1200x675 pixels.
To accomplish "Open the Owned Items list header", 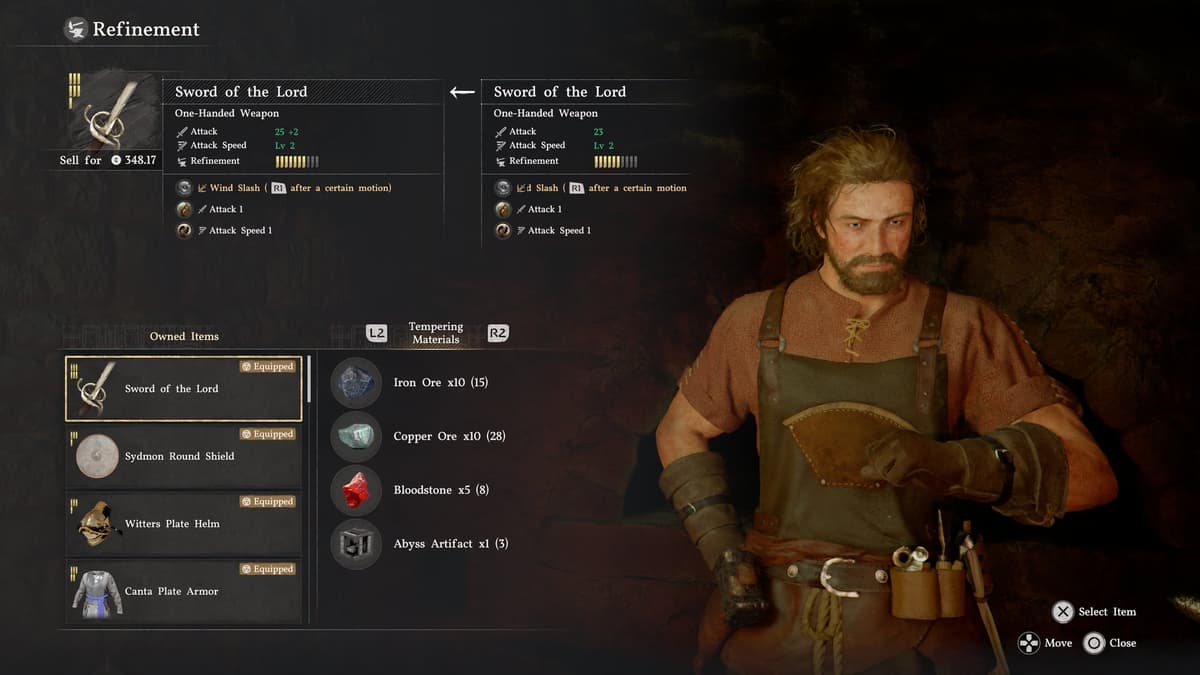I will 184,336.
